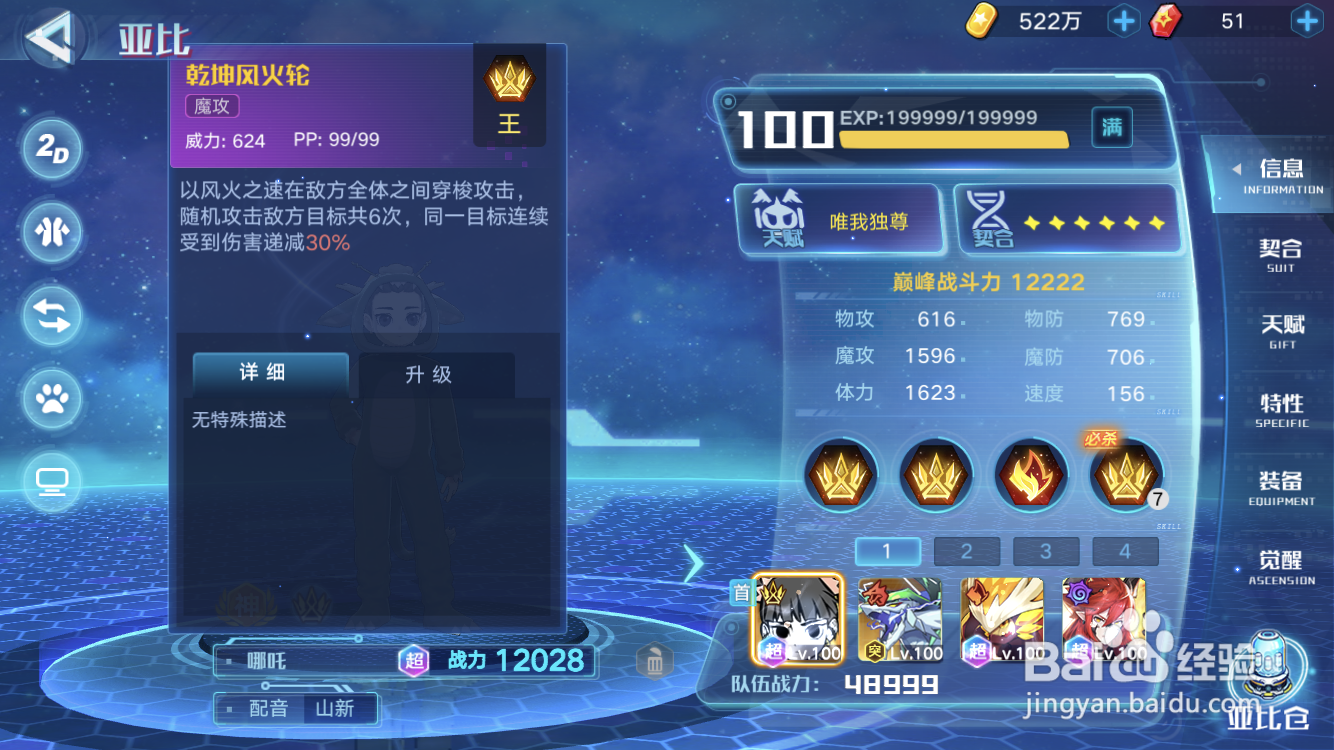Select the paw print icon on left sidebar
Image resolution: width=1334 pixels, height=750 pixels.
click(52, 399)
